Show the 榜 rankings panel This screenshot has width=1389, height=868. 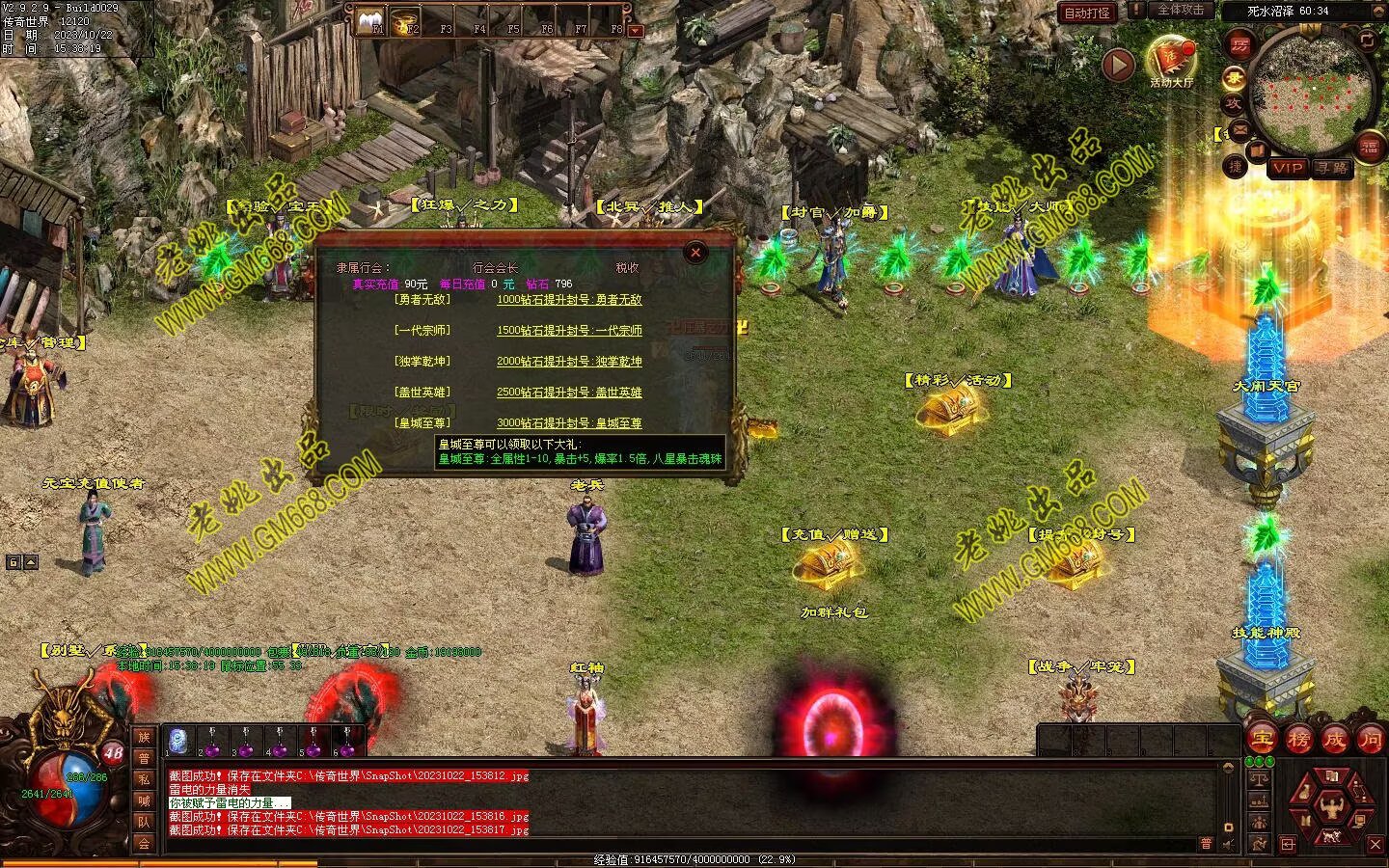tap(1297, 740)
